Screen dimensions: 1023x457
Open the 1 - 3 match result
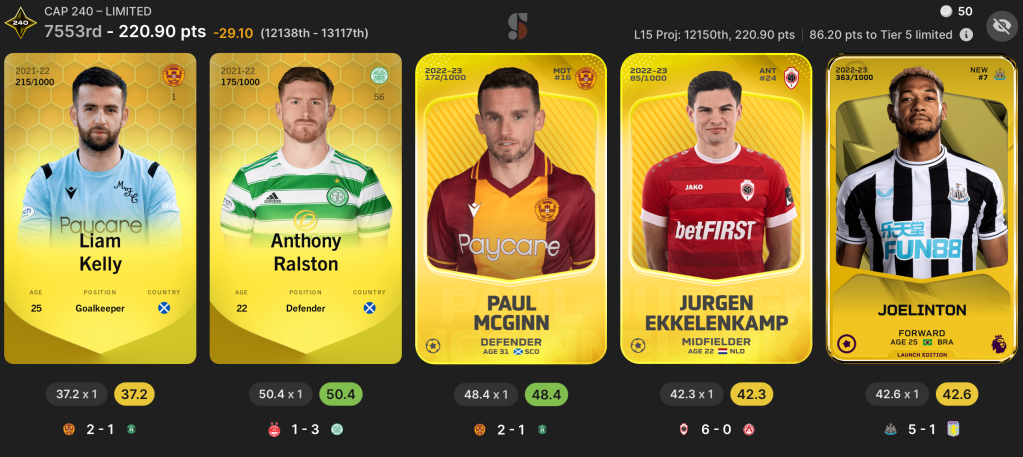pyautogui.click(x=306, y=429)
